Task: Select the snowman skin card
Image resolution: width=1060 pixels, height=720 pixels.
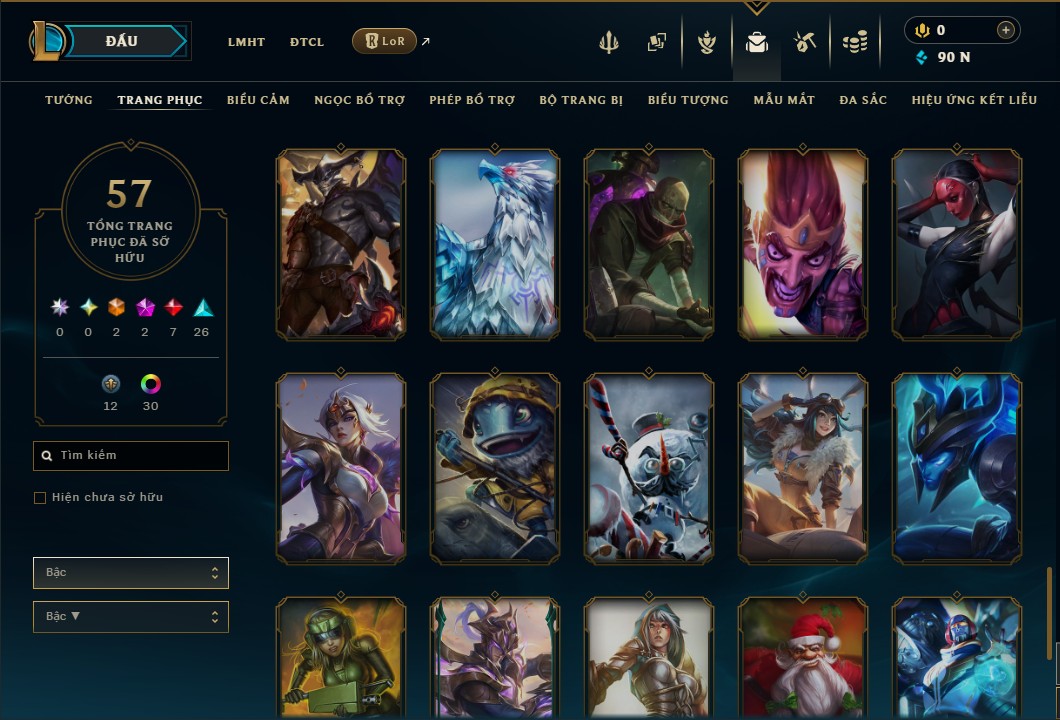Action: [649, 467]
